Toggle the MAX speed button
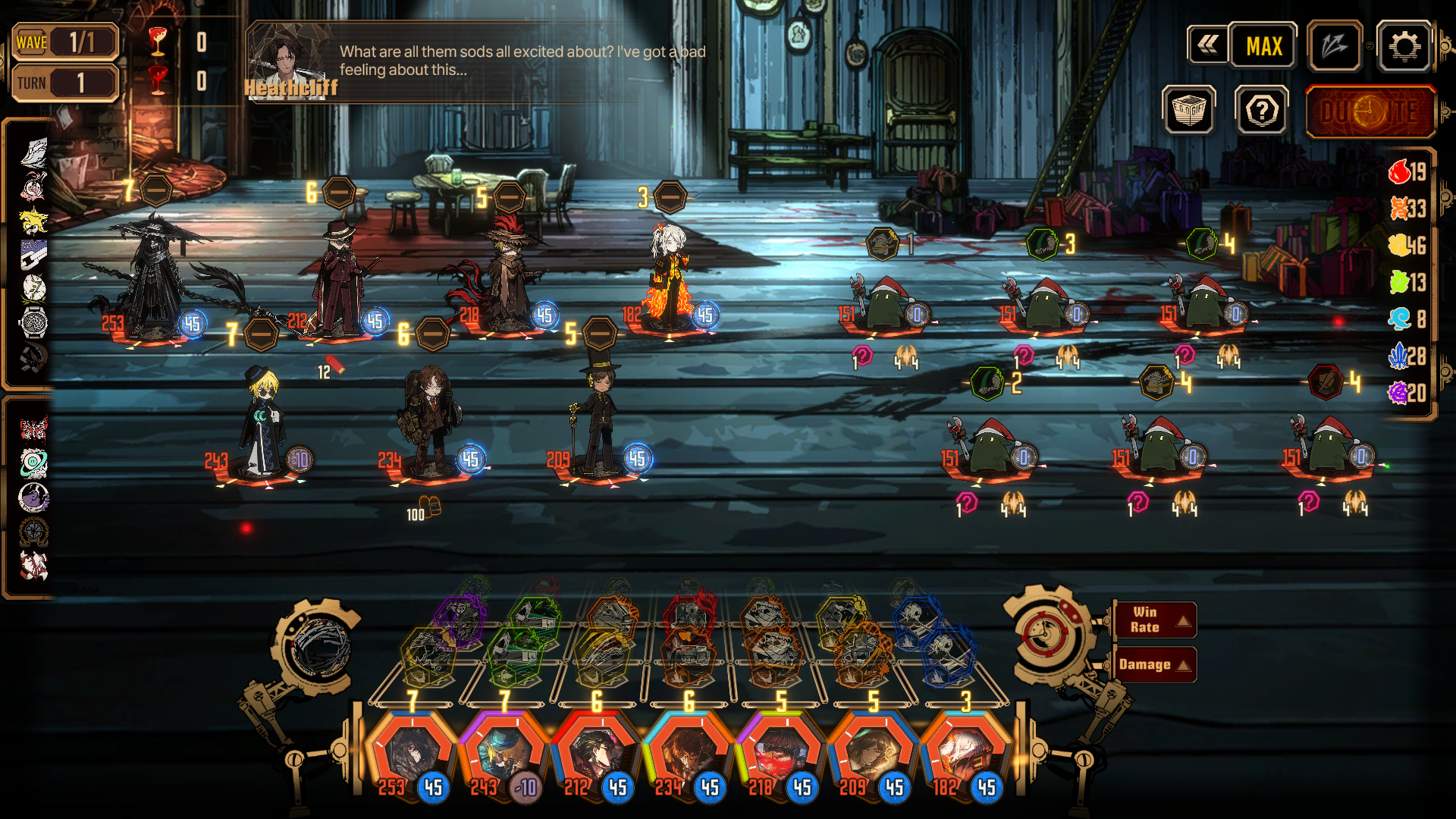Image resolution: width=1456 pixels, height=819 pixels. [1263, 47]
